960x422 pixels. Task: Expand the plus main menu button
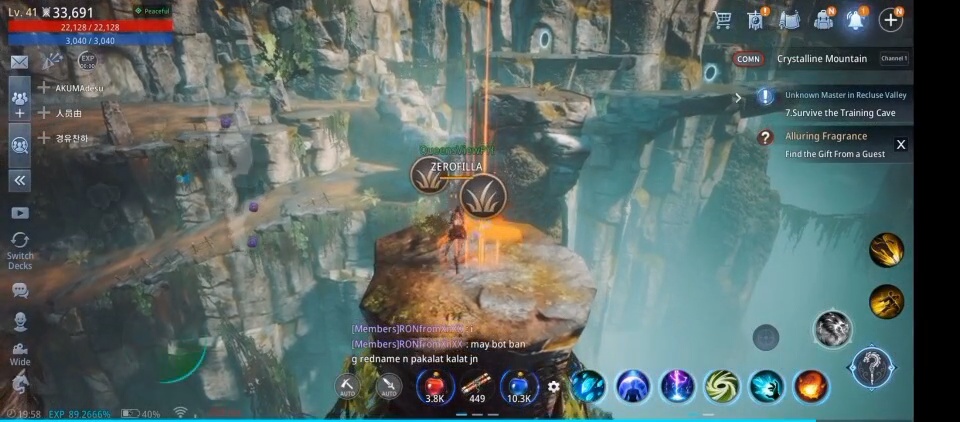[x=890, y=19]
